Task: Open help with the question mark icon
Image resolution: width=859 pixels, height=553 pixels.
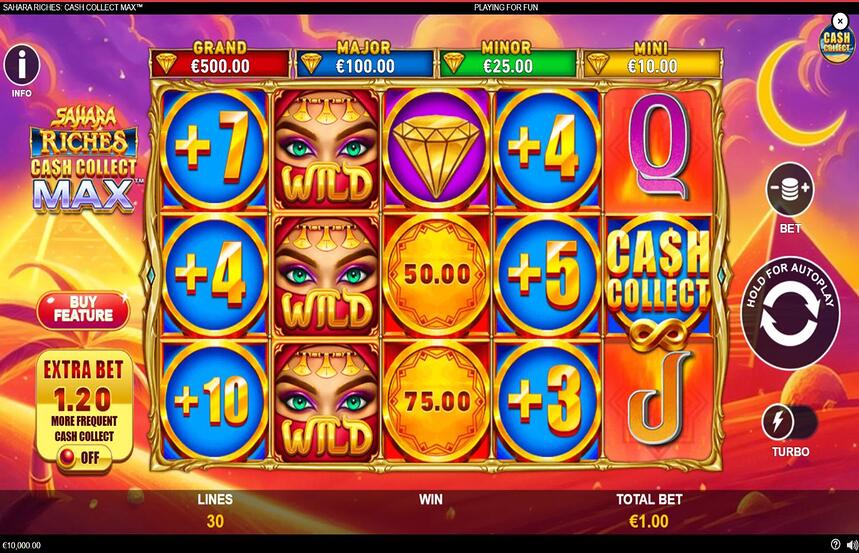Action: (x=835, y=545)
